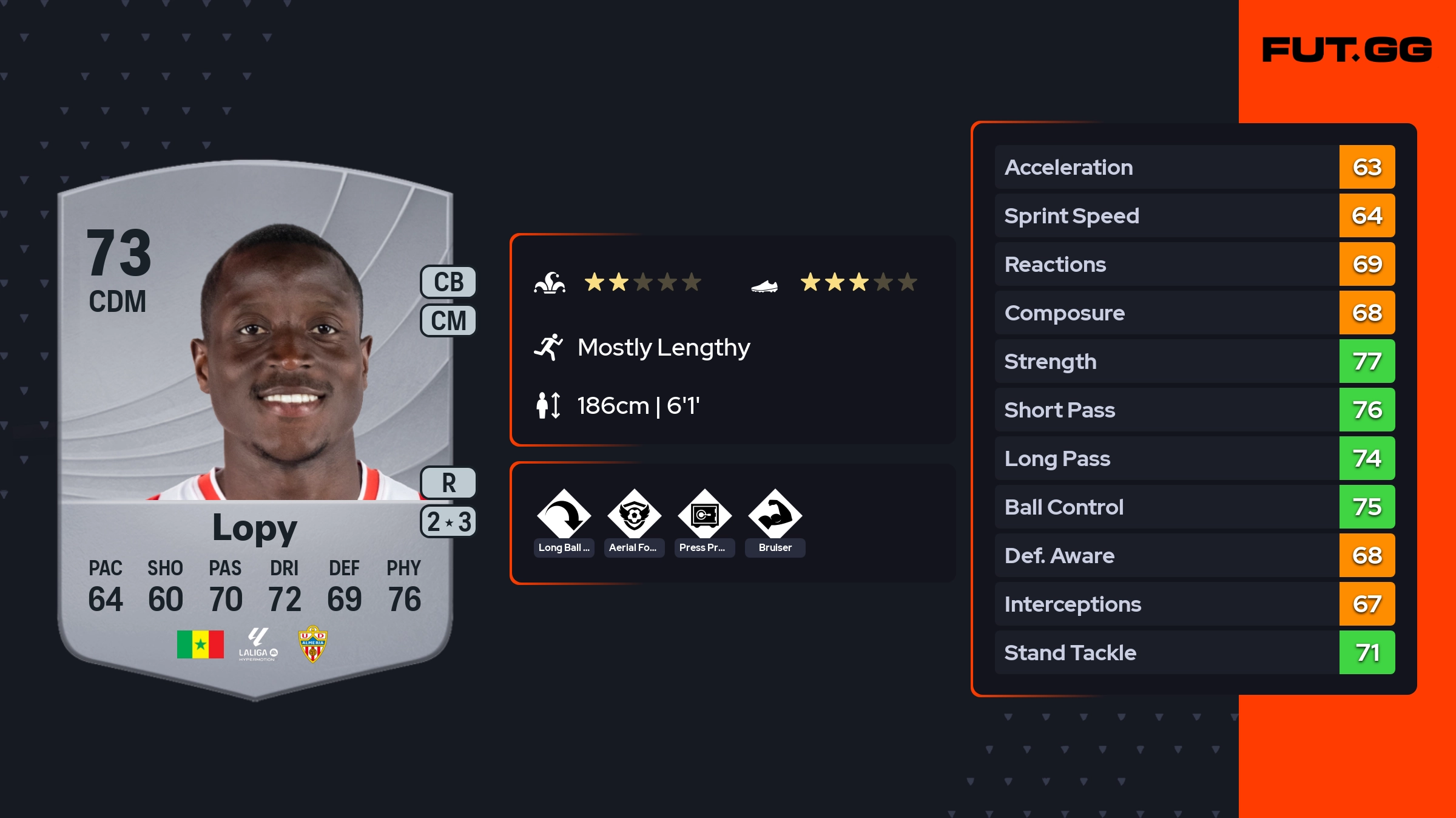Click the Senegal flag on the card
1456x818 pixels.
coord(200,644)
